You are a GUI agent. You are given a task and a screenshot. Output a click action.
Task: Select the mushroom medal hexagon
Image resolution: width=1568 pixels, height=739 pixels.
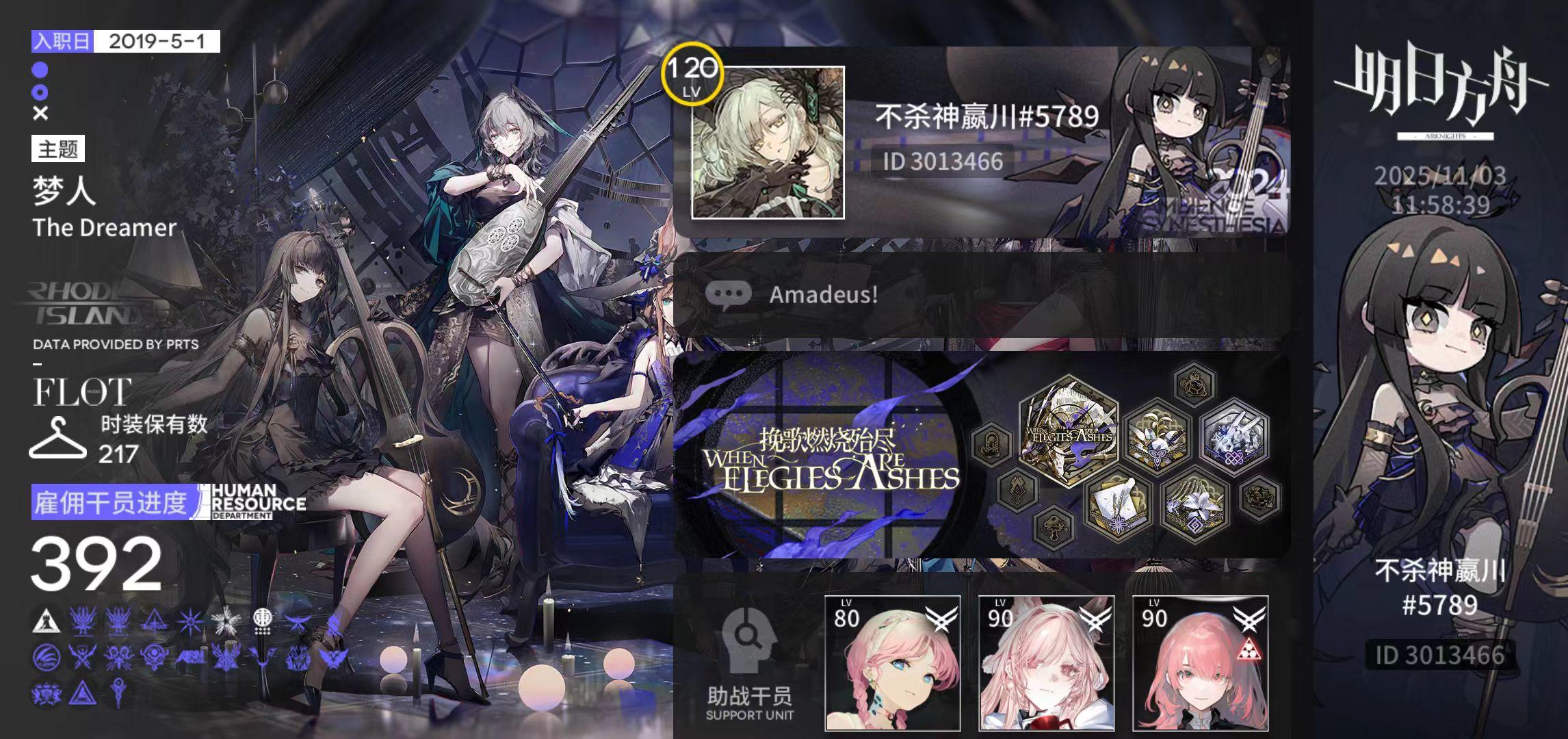point(1054,529)
